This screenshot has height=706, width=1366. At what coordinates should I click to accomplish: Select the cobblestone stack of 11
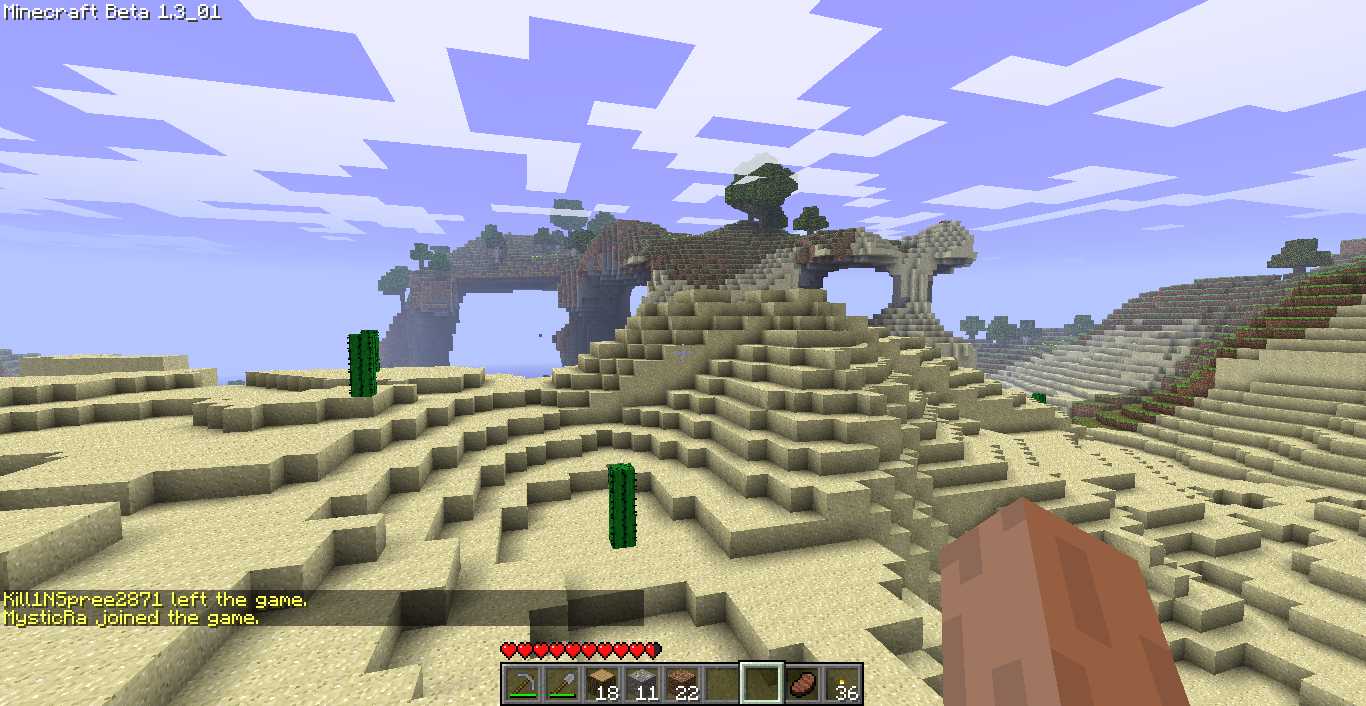tap(641, 684)
